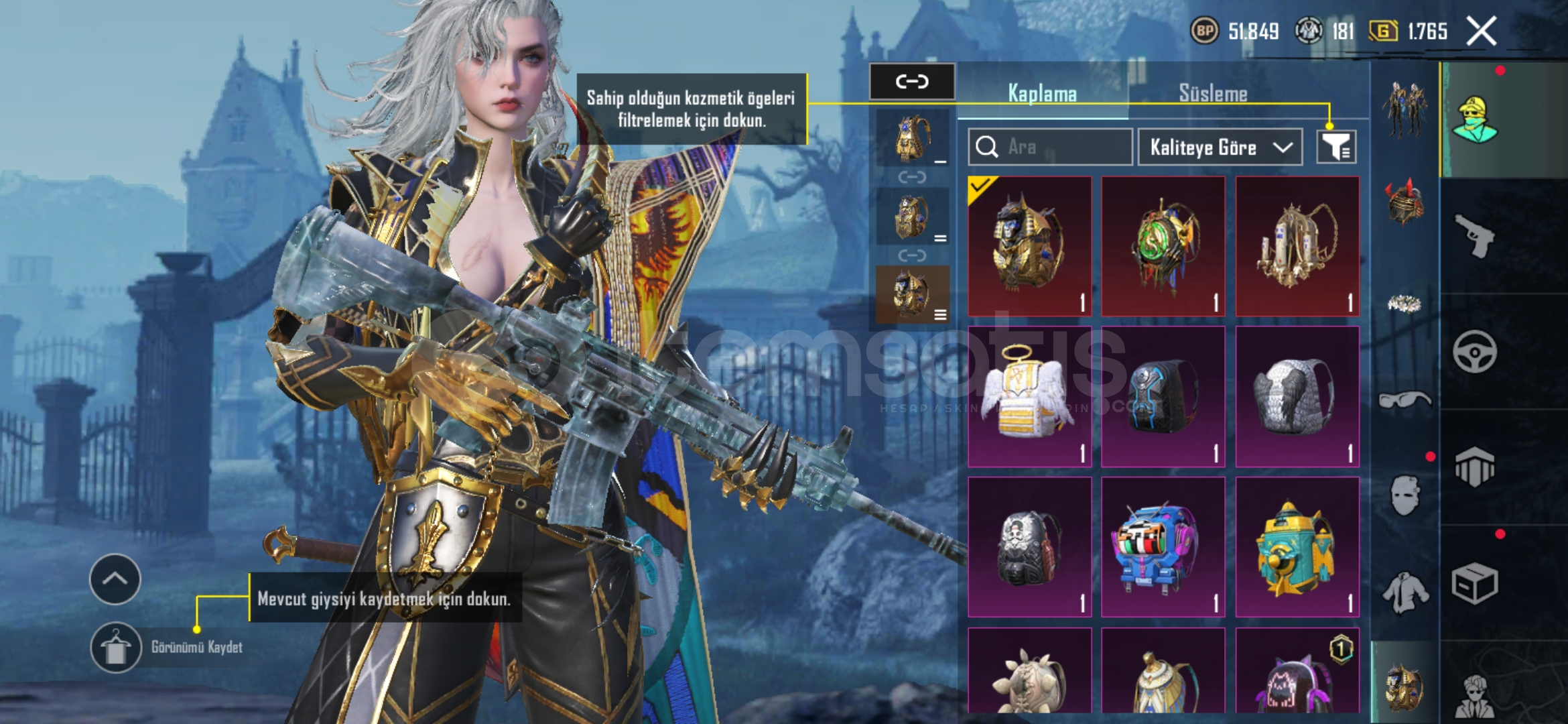This screenshot has width=1568, height=724.
Task: Show the glasses accessory category
Action: click(1405, 400)
